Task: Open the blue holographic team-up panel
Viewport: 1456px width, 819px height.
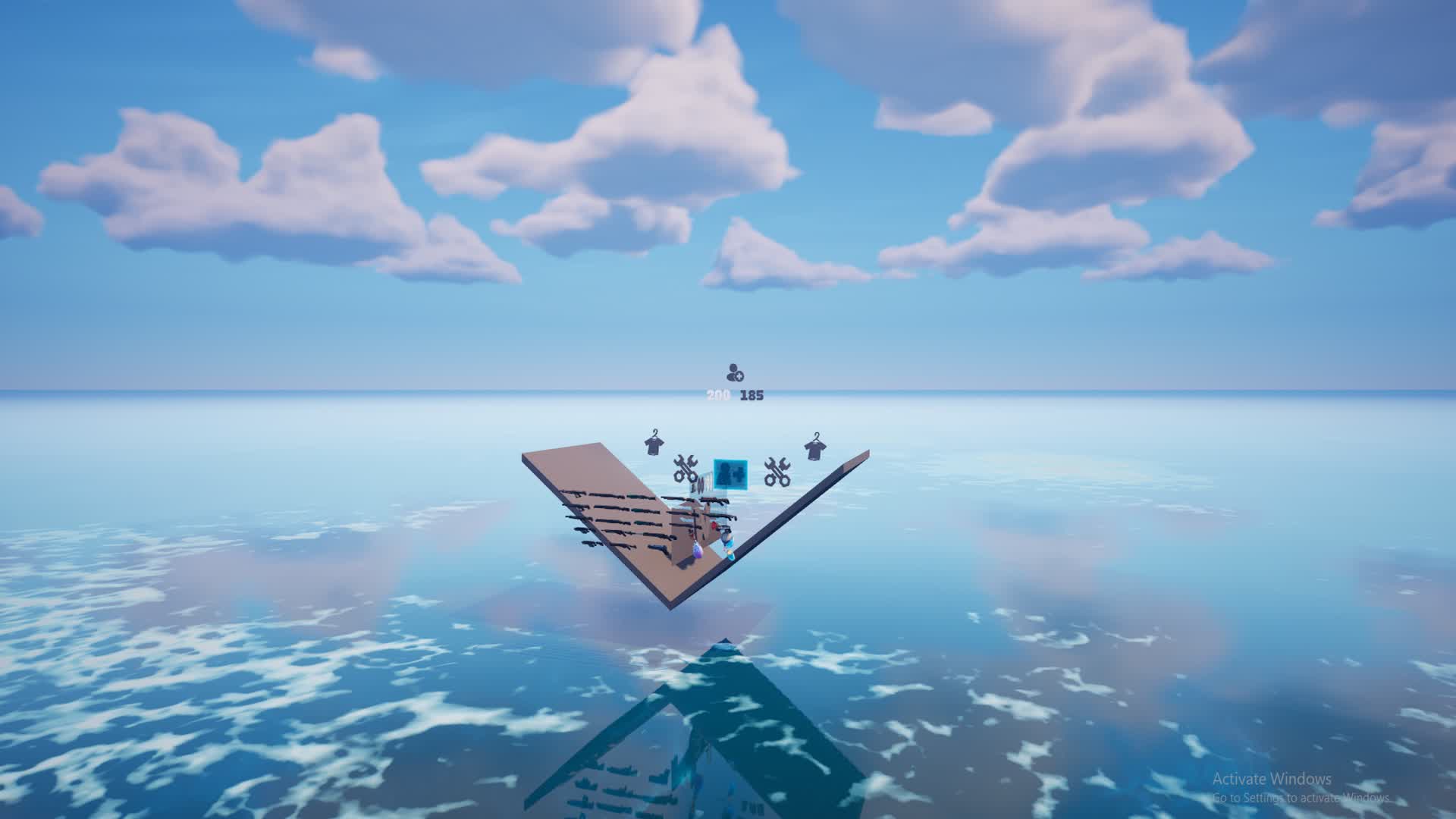Action: coord(730,474)
